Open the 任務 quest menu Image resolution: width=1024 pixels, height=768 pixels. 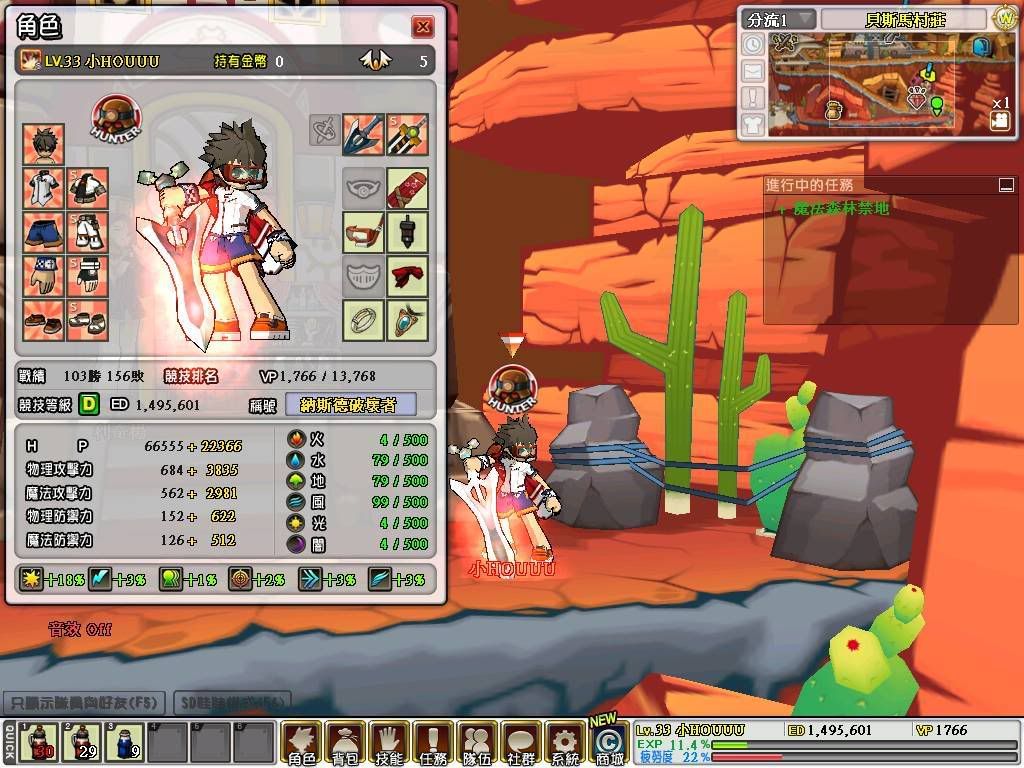pos(433,743)
